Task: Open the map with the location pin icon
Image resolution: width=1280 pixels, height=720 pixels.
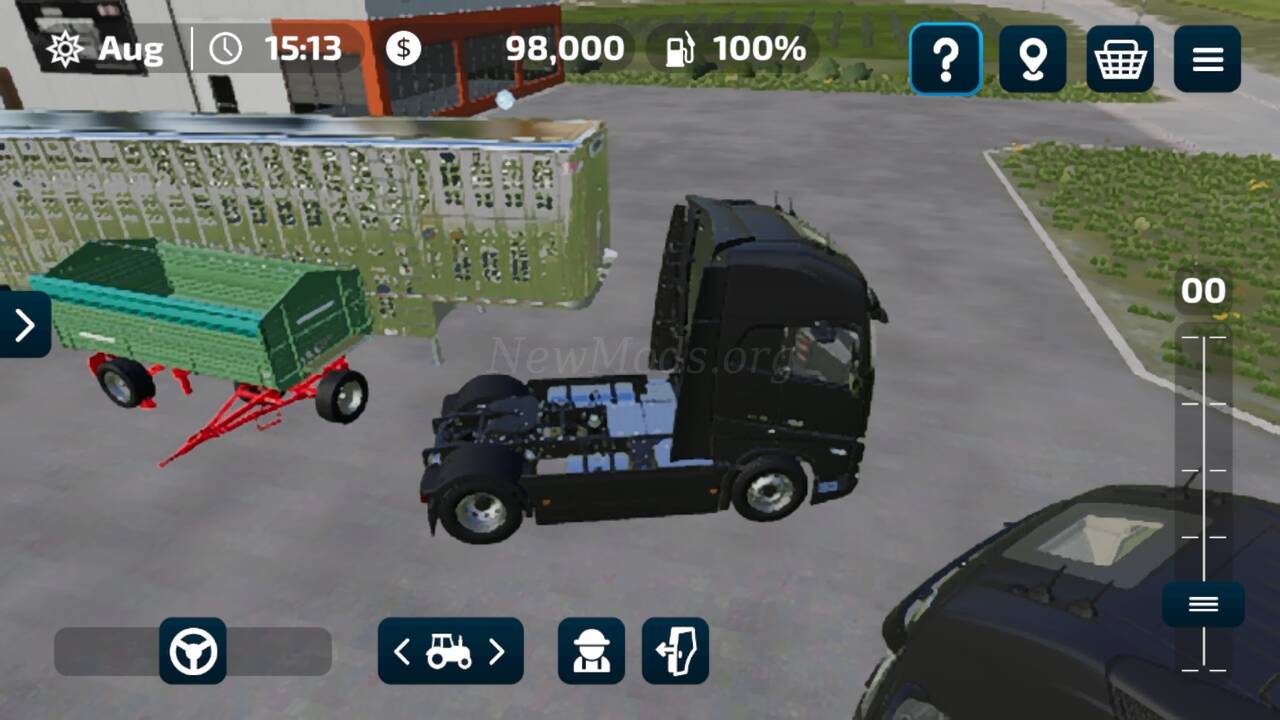Action: (1032, 60)
